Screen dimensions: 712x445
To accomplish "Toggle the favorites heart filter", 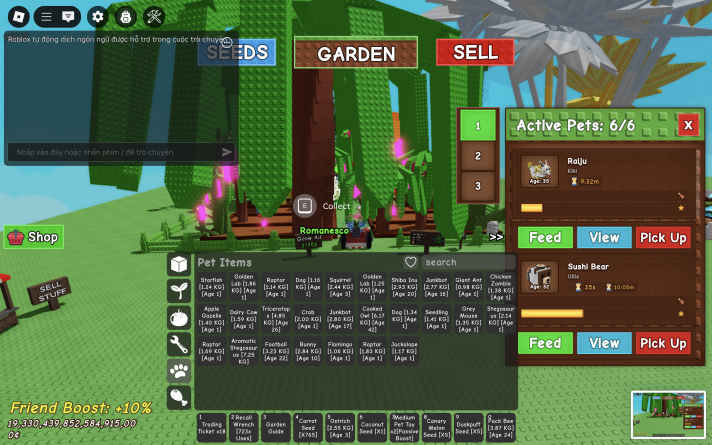I will (x=410, y=262).
